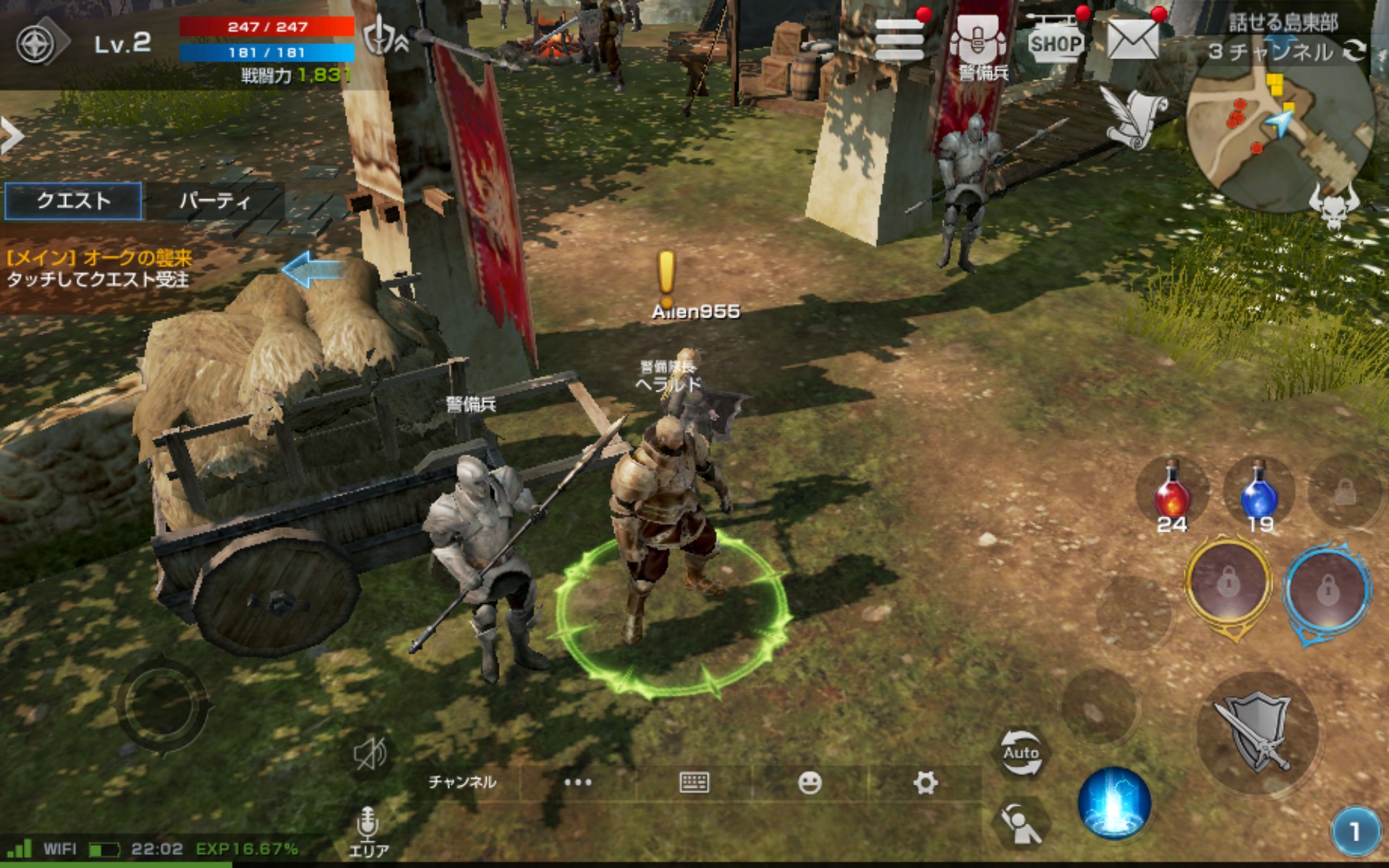The image size is (1389, 868).
Task: Open the mail envelope icon
Action: [x=1132, y=40]
